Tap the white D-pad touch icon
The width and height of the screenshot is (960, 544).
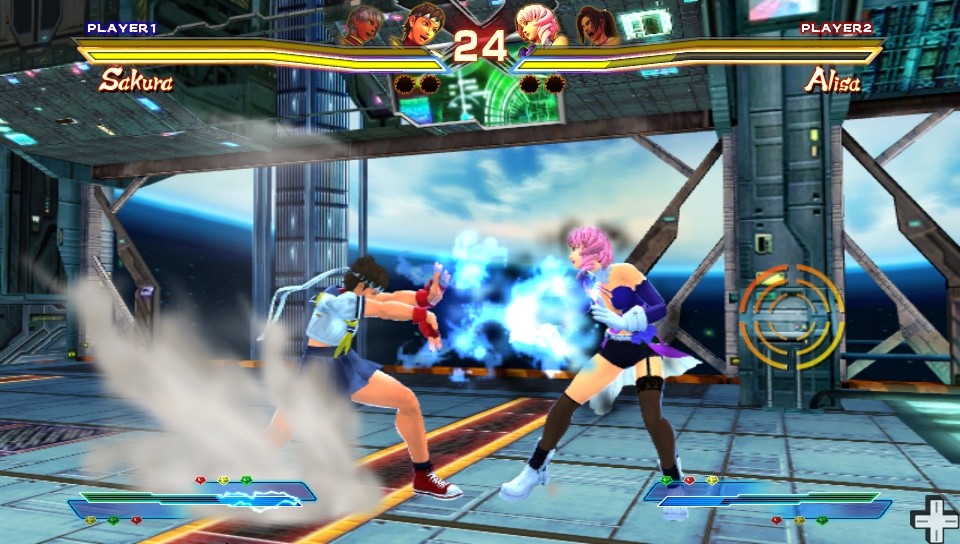pos(934,519)
